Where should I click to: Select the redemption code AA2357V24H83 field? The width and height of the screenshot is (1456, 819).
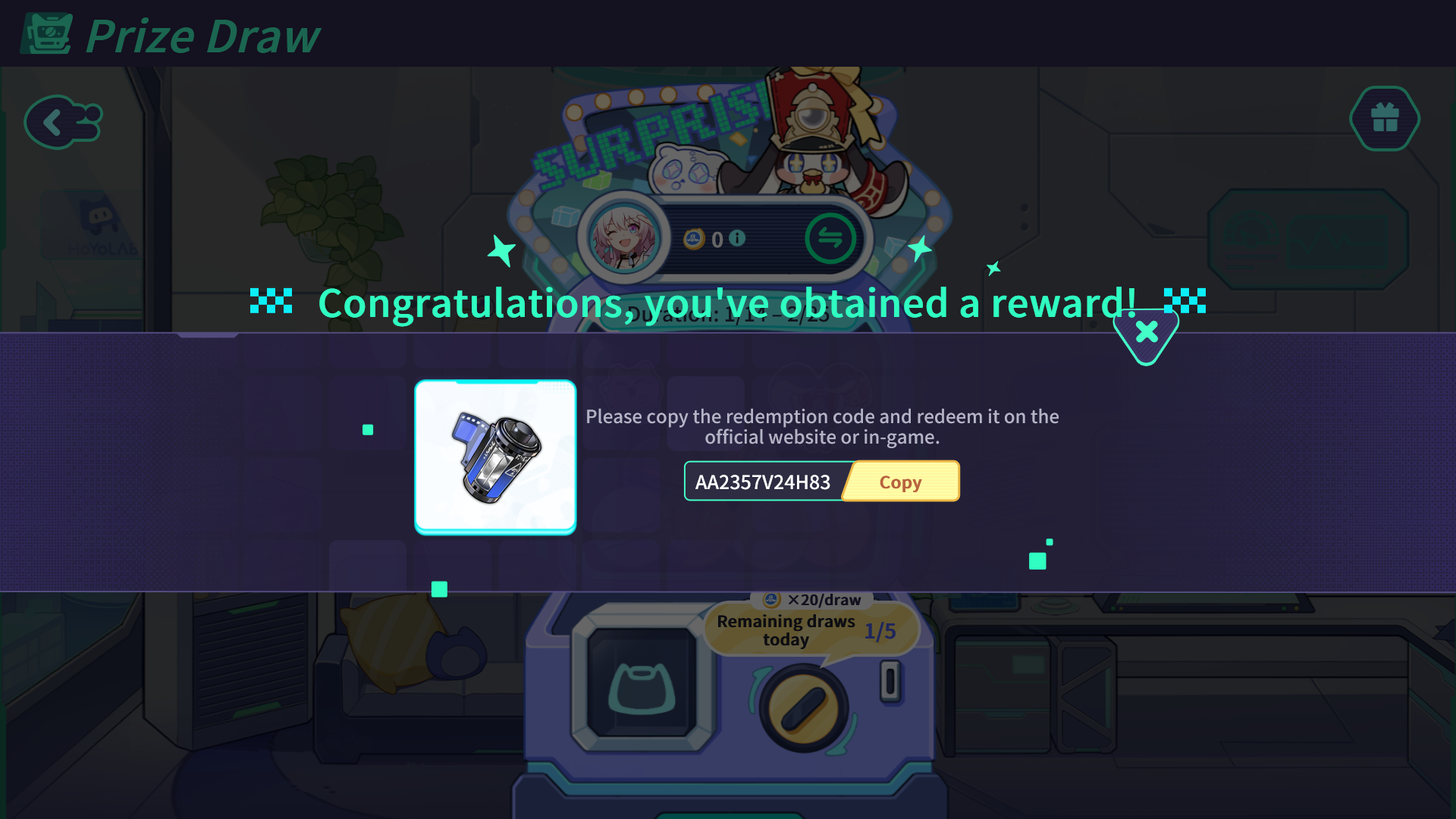pos(762,481)
